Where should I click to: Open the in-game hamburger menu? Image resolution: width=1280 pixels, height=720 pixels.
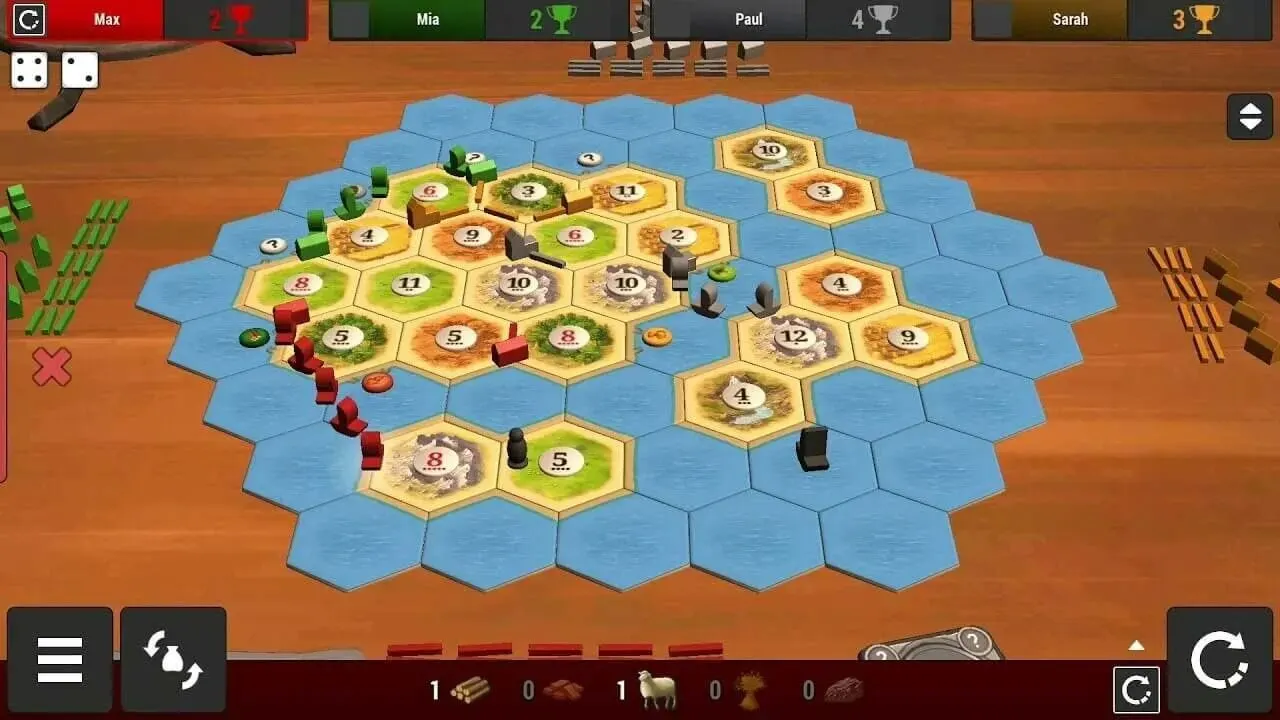(60, 658)
